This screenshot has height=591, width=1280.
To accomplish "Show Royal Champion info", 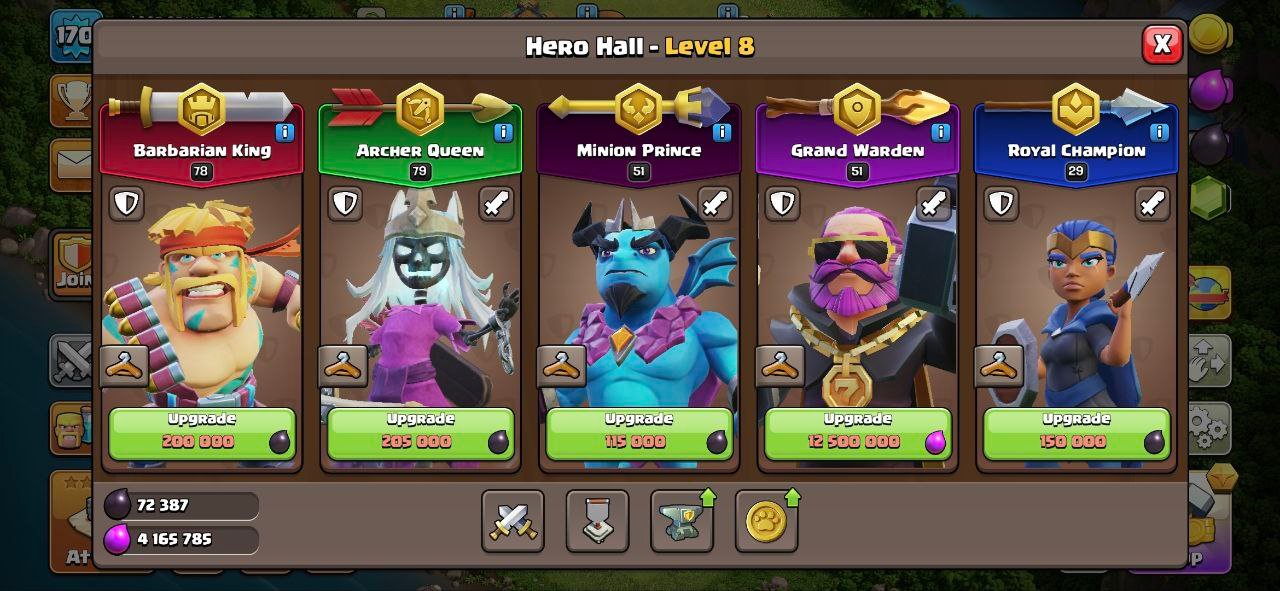I will tap(1159, 132).
